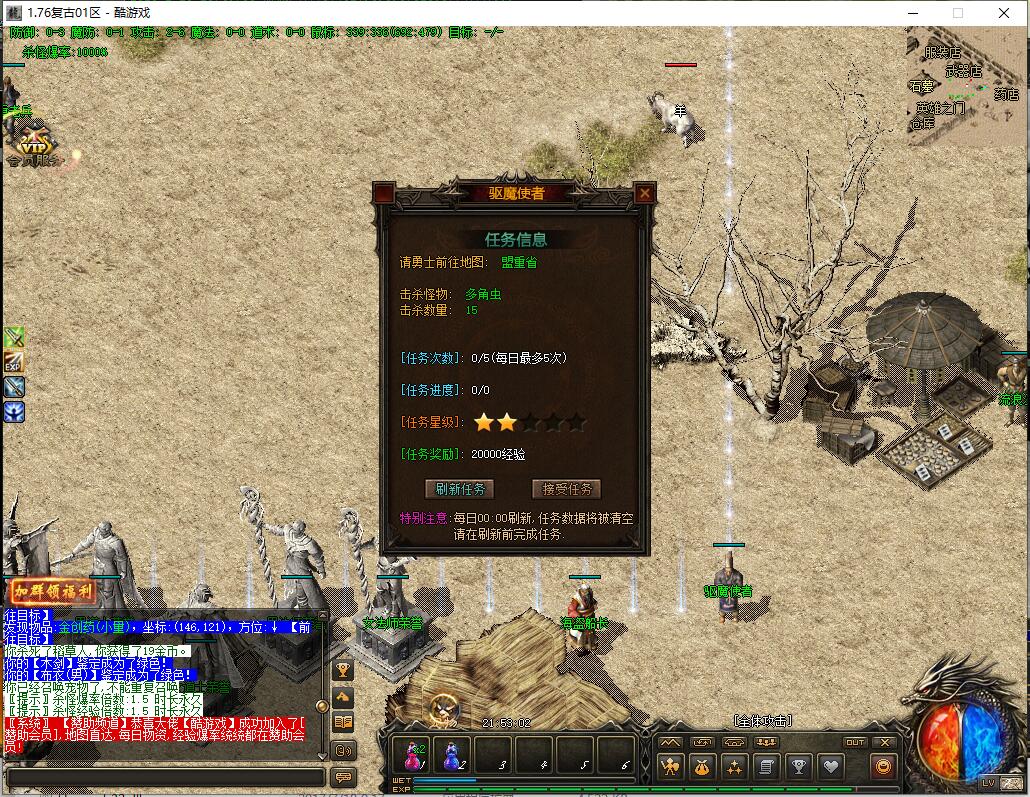
Task: Select the EXP buff icon
Action: pyautogui.click(x=14, y=362)
